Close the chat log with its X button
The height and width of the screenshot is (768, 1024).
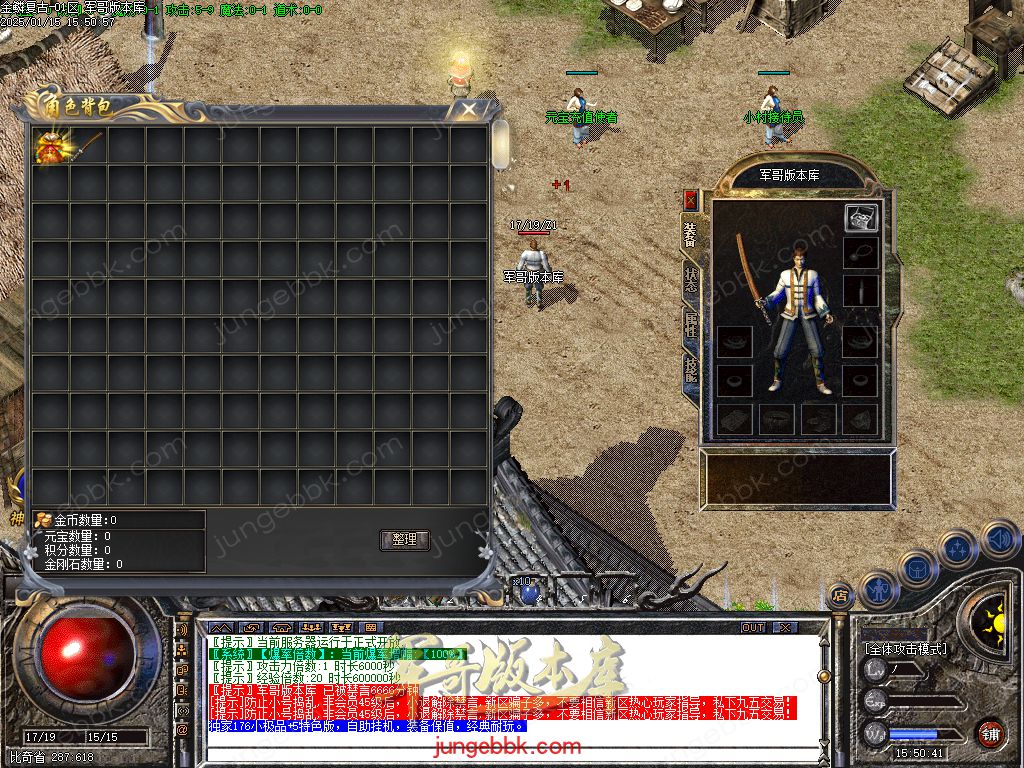(x=785, y=628)
